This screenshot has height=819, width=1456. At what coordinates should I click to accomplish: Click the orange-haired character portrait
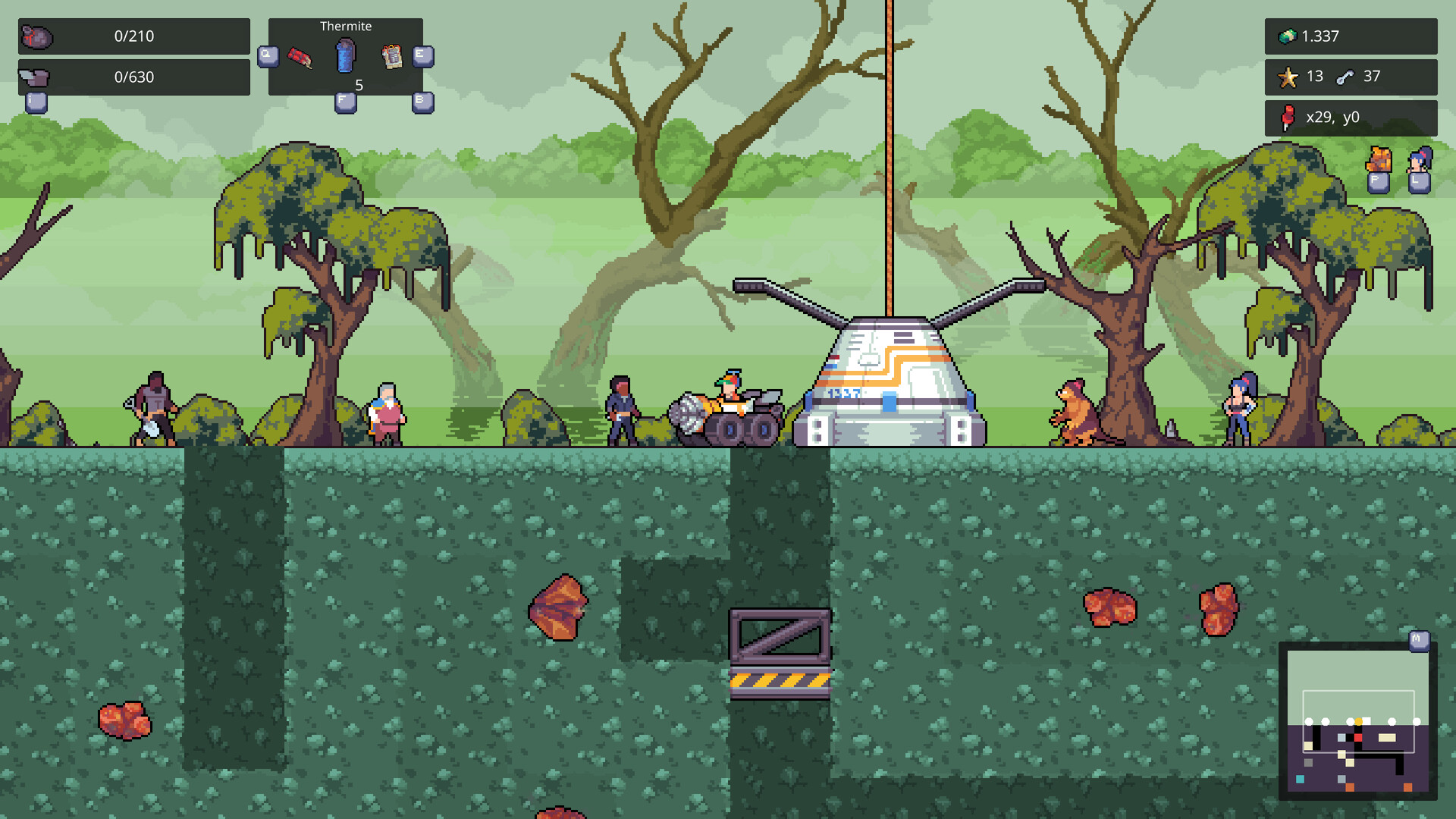pyautogui.click(x=1378, y=160)
